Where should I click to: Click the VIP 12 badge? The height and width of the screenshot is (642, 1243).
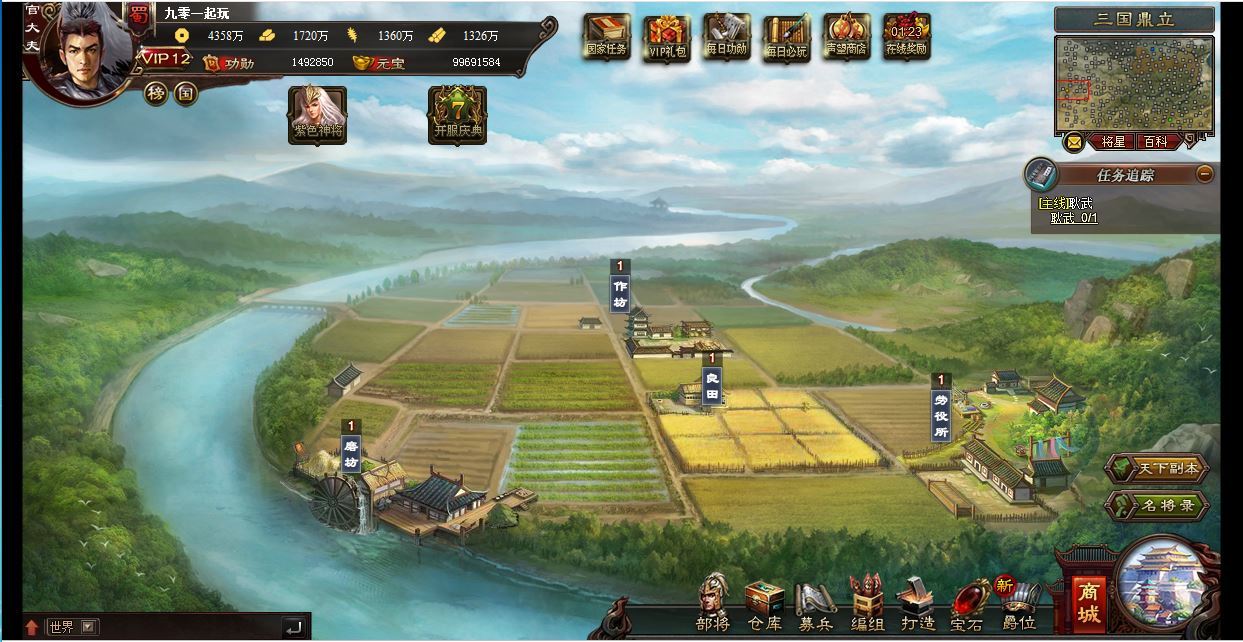tap(165, 58)
